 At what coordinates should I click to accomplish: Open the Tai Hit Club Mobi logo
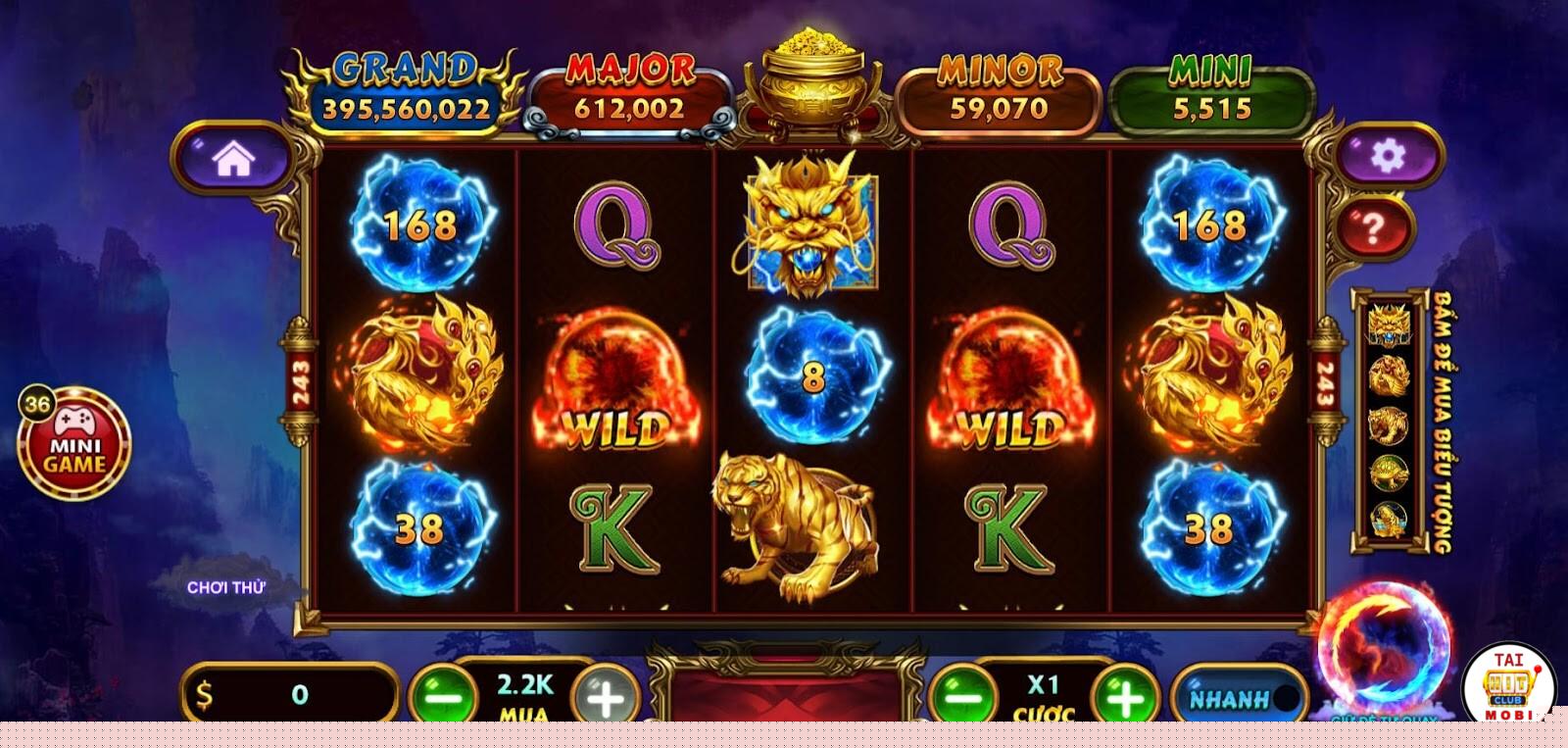click(1509, 685)
